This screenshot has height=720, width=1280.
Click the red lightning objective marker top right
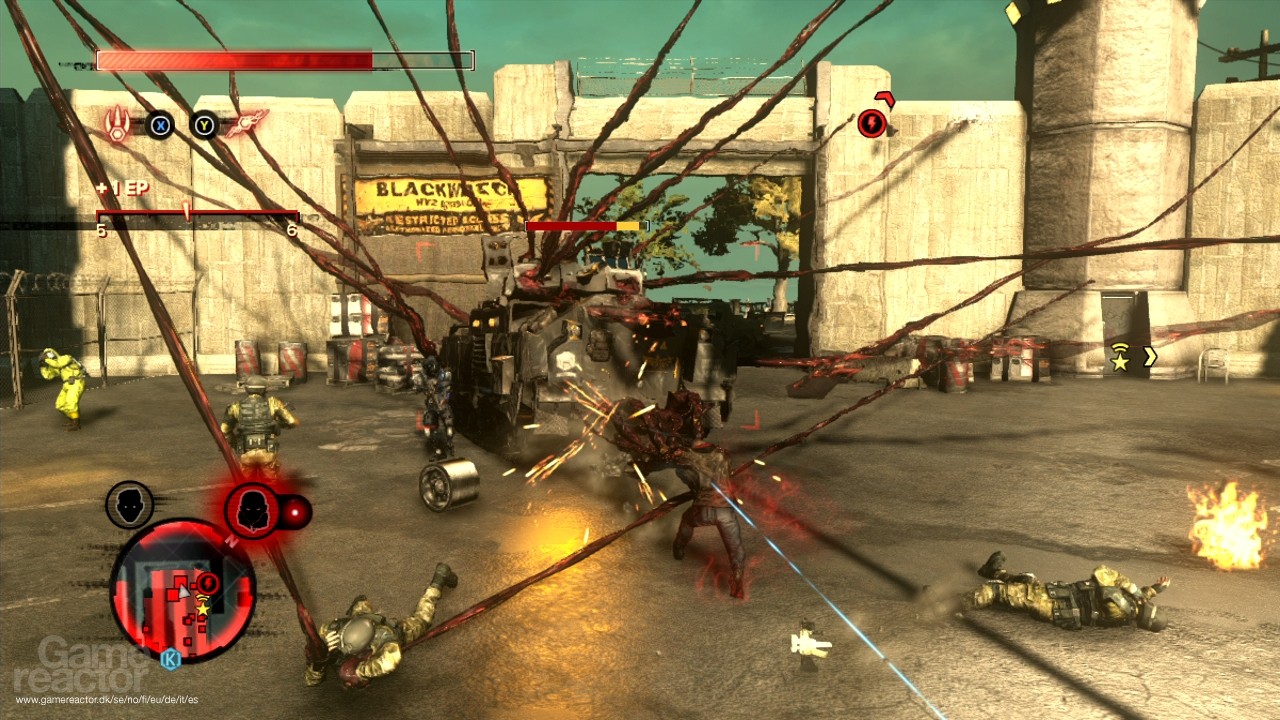pos(871,124)
